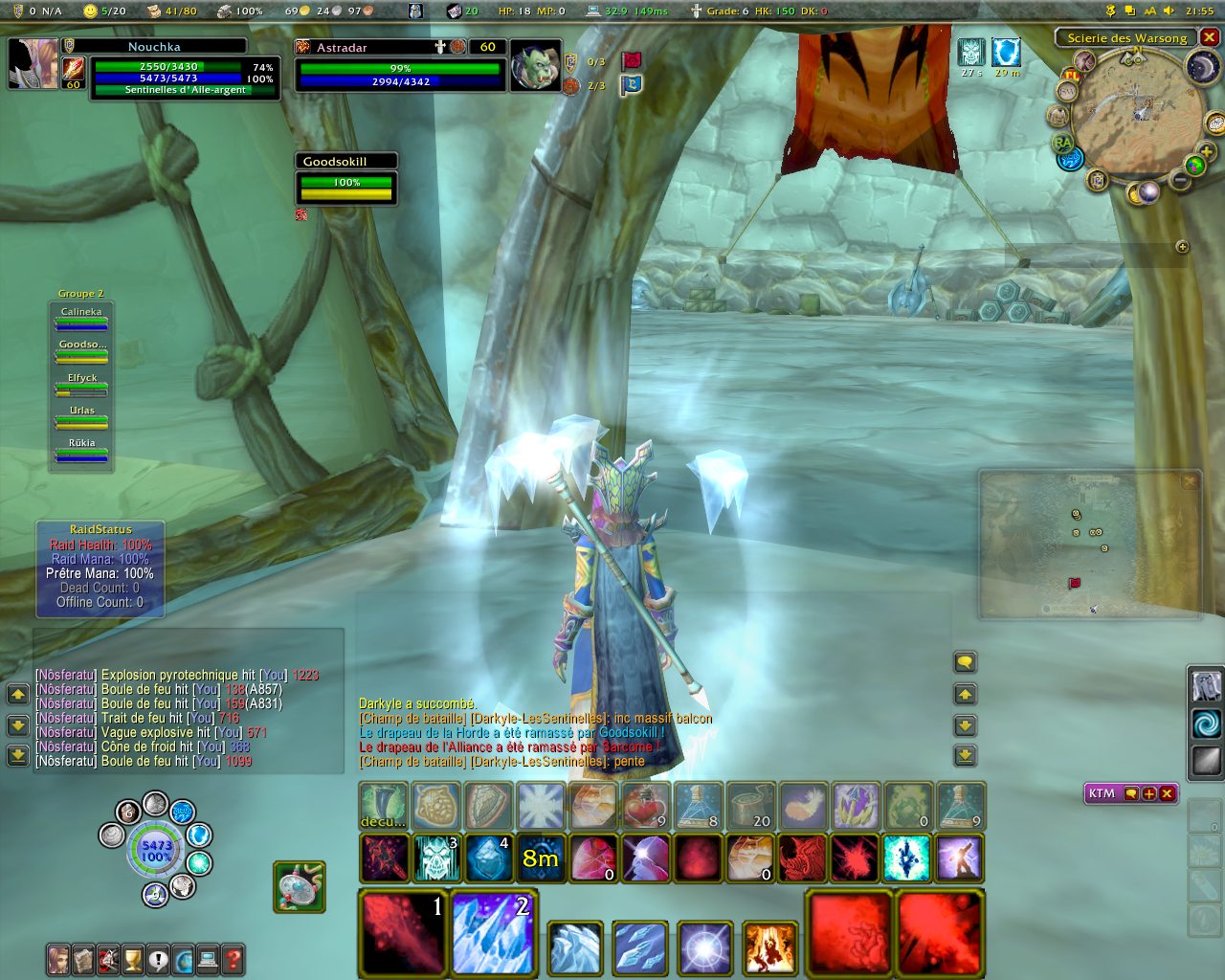Cast the flaming figure ability
The image size is (1225, 980).
[768, 947]
